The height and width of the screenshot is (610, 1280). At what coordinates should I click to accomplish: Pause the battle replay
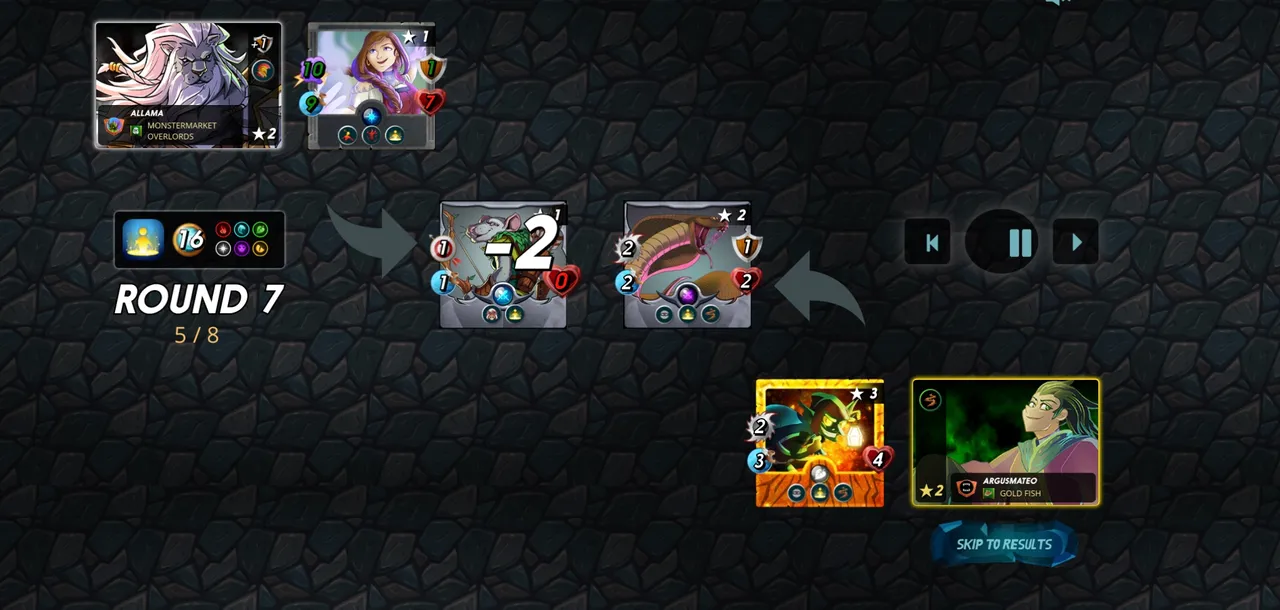(x=1019, y=242)
